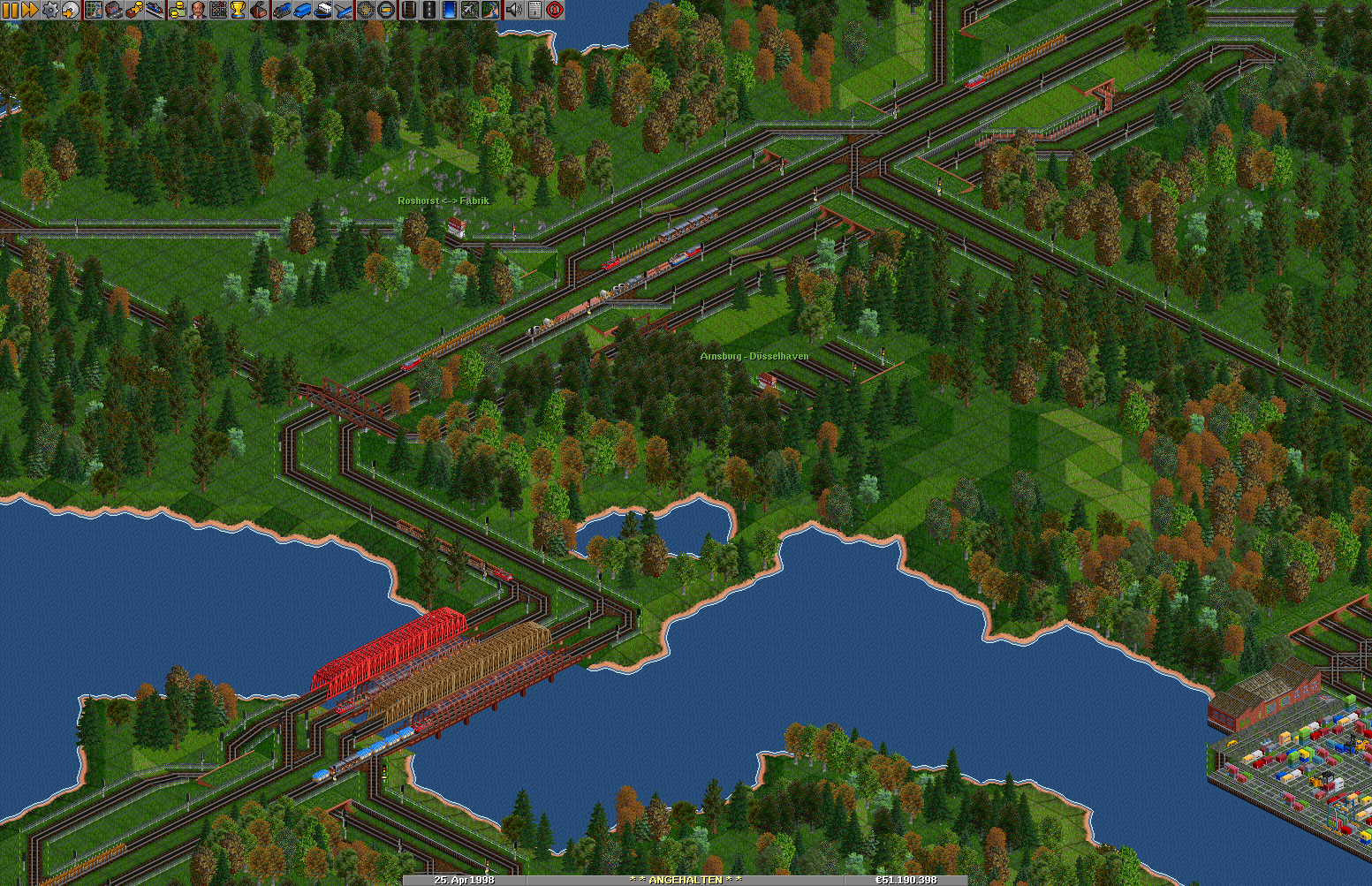Open the sound and music speaker menu
Viewport: 1372px width, 886px height.
tap(513, 10)
